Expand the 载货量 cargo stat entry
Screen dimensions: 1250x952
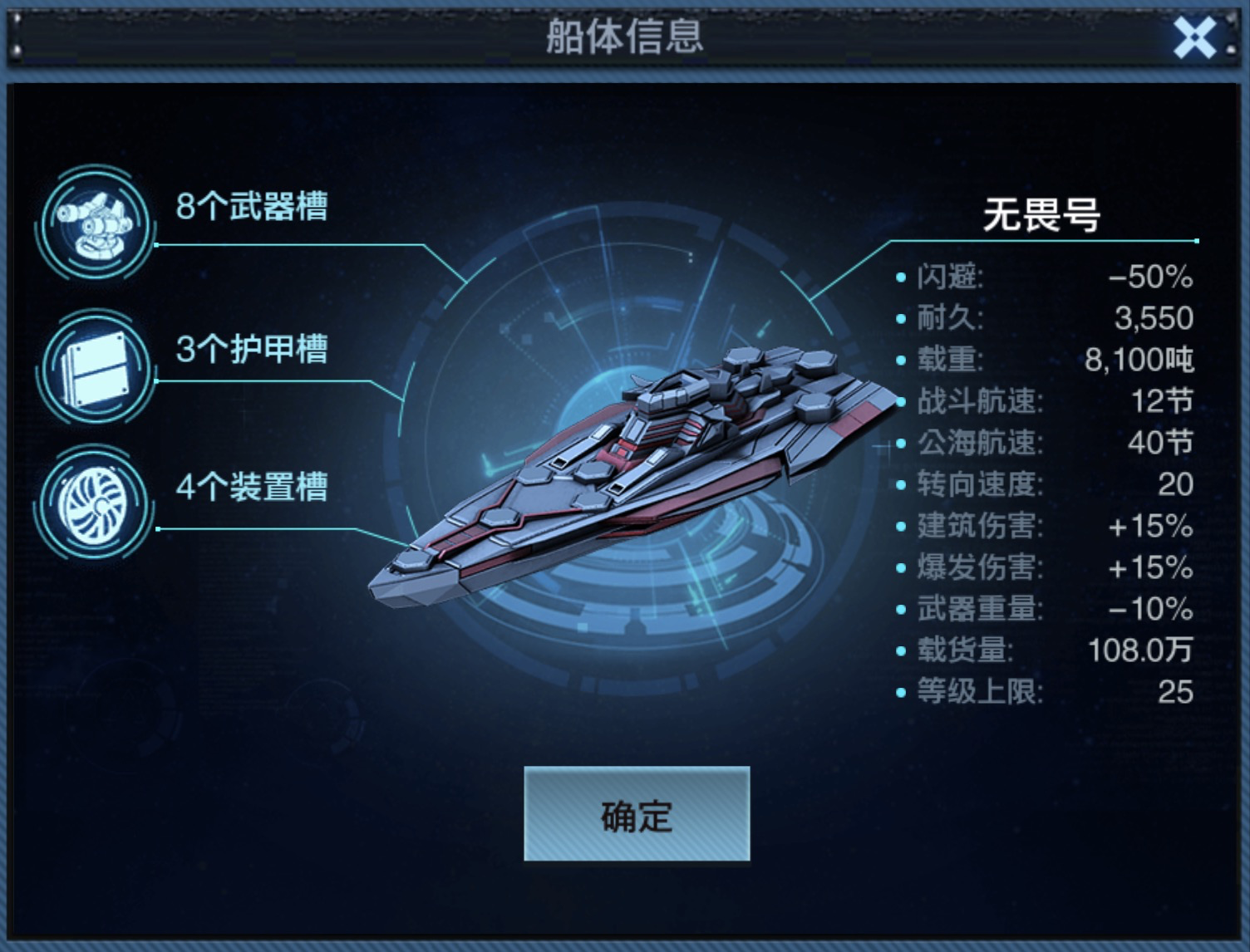click(x=1039, y=652)
